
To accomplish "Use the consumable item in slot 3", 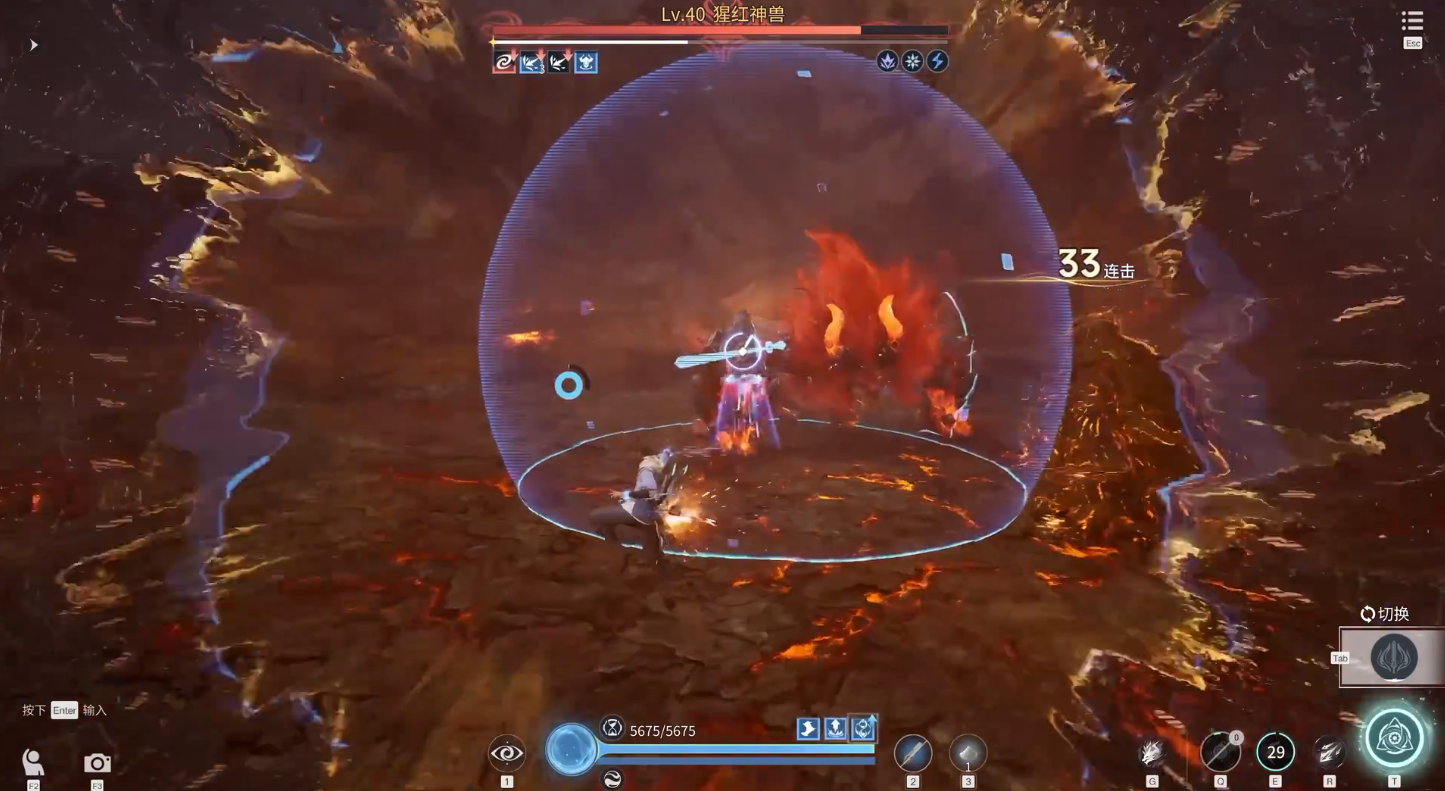I will pos(967,753).
